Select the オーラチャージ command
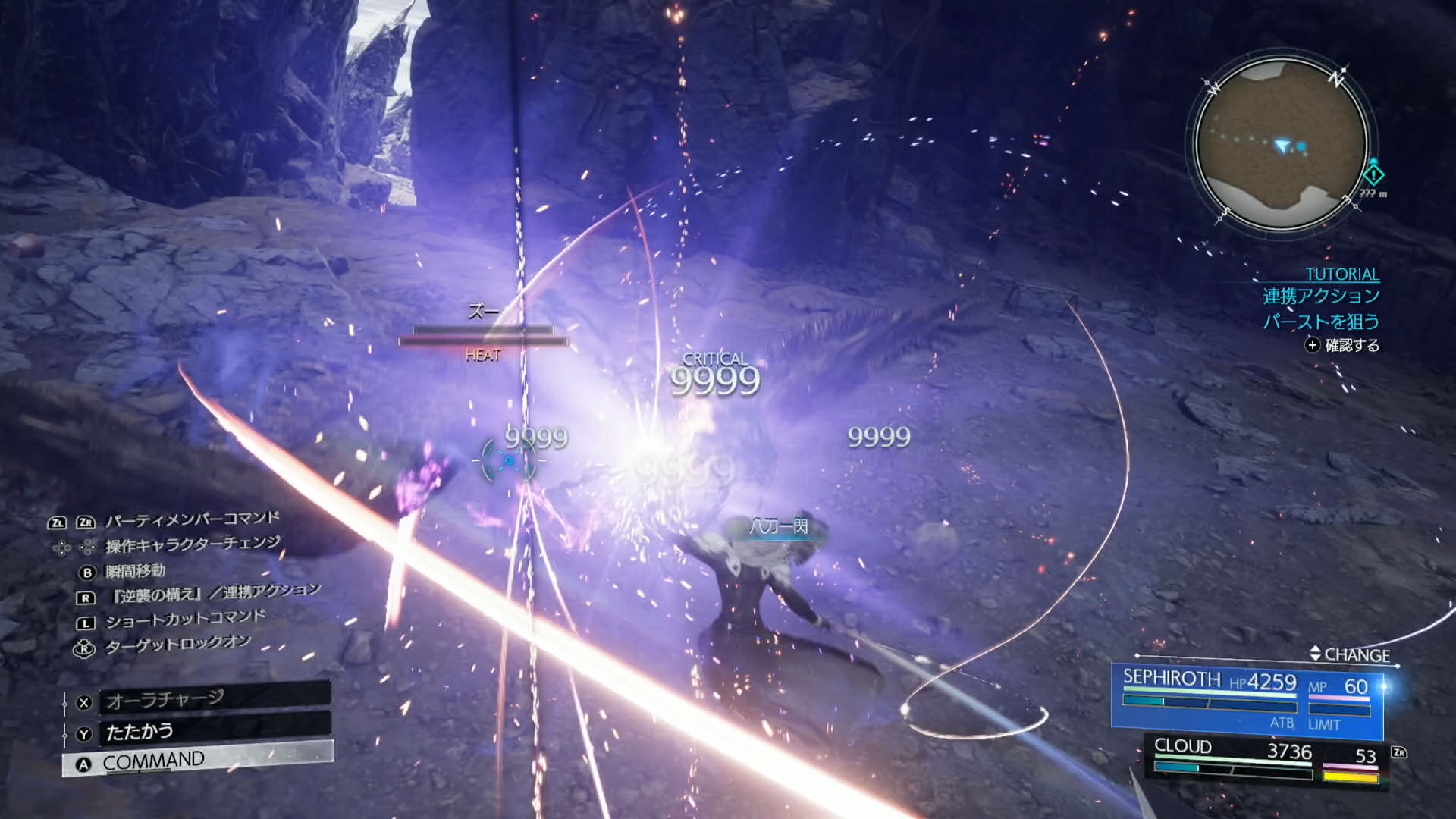This screenshot has height=819, width=1456. pyautogui.click(x=197, y=699)
